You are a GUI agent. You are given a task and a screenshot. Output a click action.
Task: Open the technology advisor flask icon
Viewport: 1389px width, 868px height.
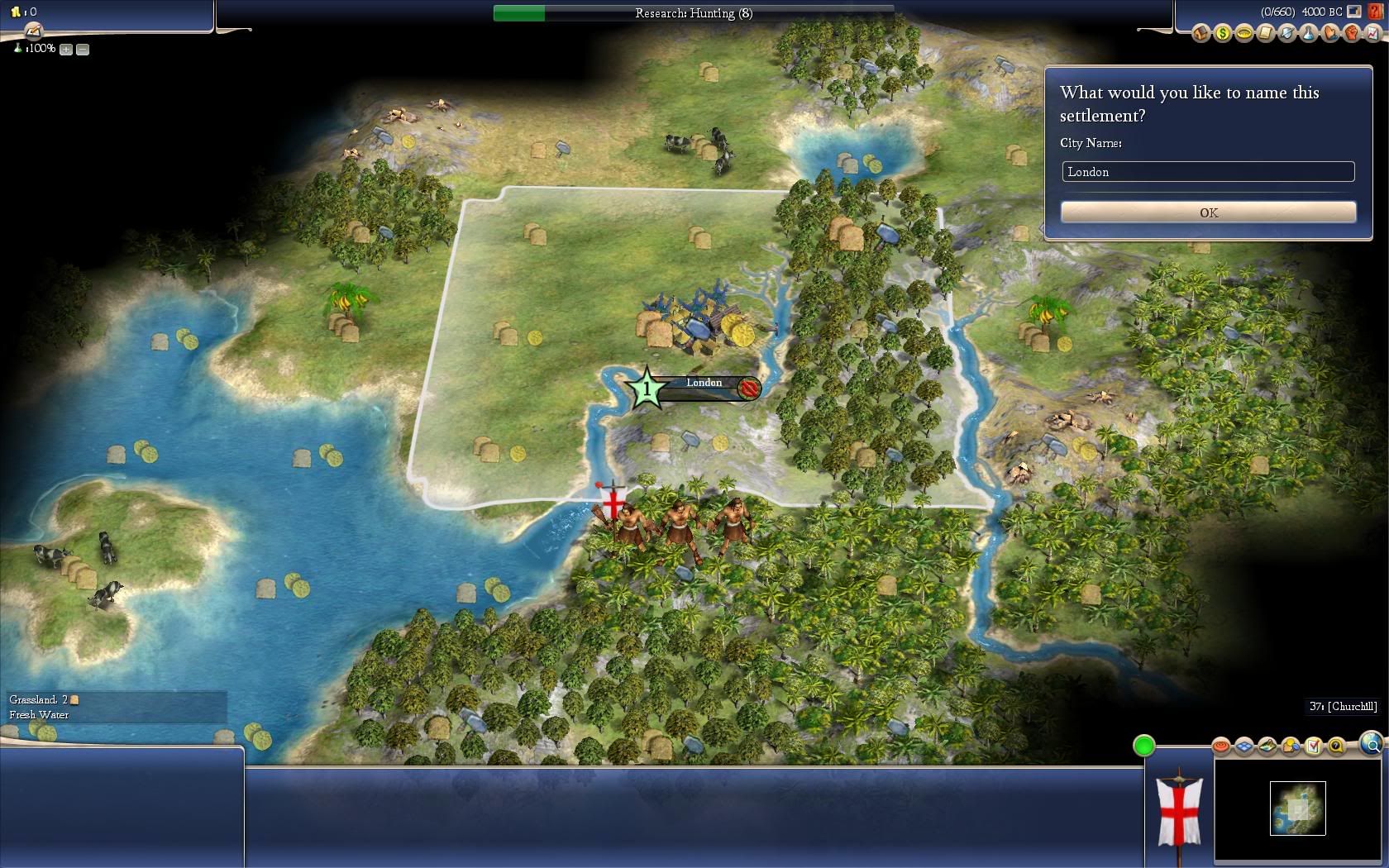tap(1308, 33)
